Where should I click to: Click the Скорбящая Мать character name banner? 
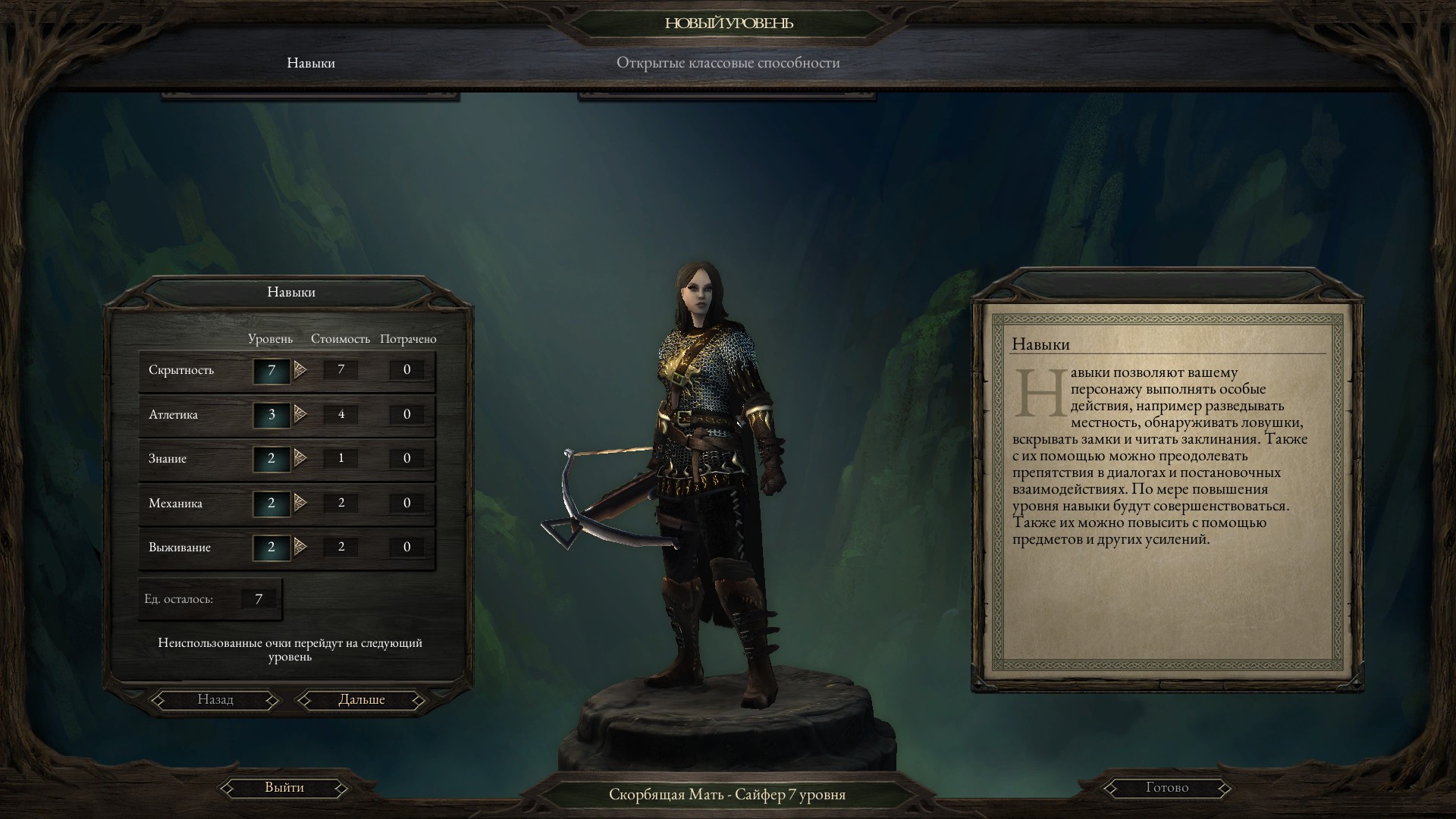click(728, 795)
